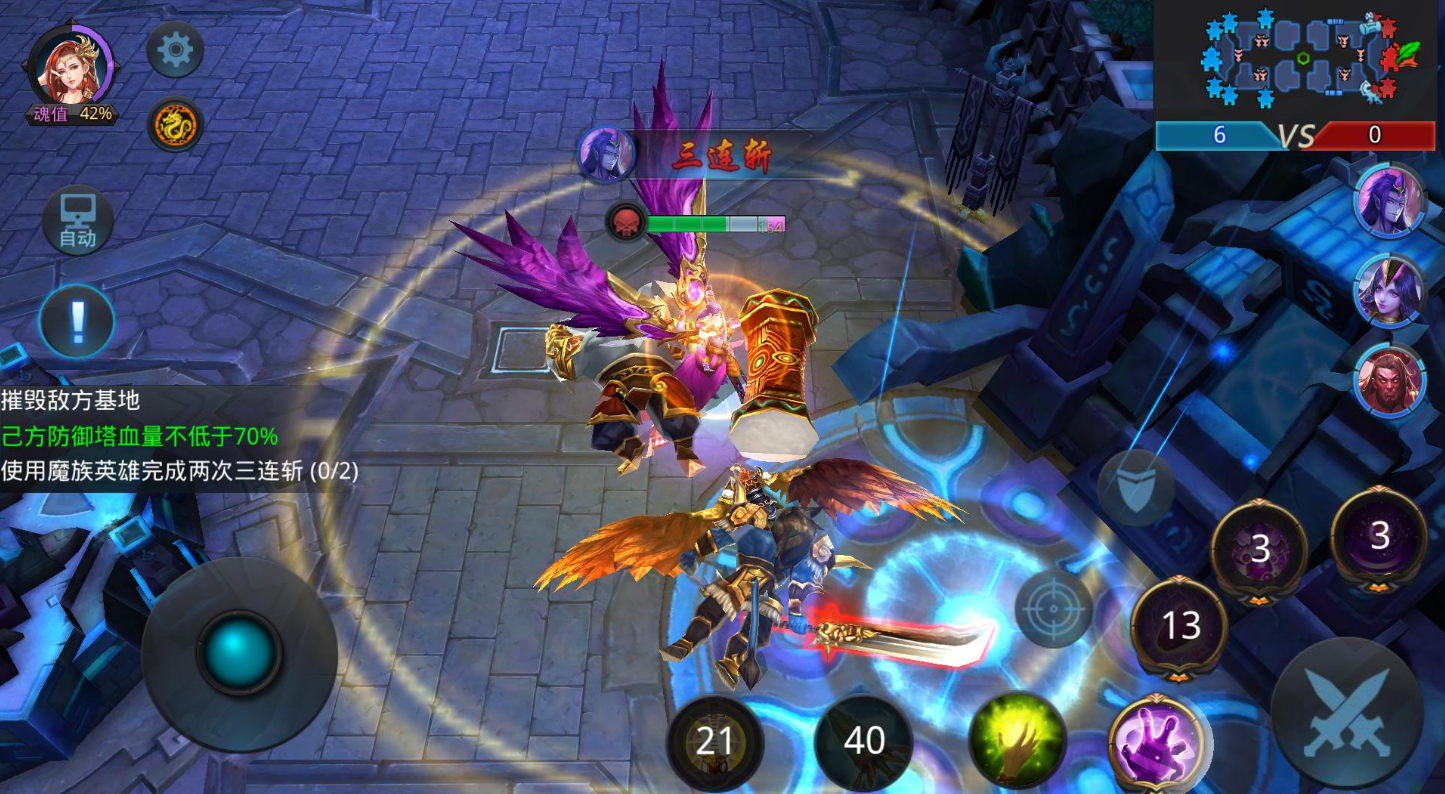The image size is (1445, 794).
Task: Open the settings gear icon
Action: (x=175, y=50)
